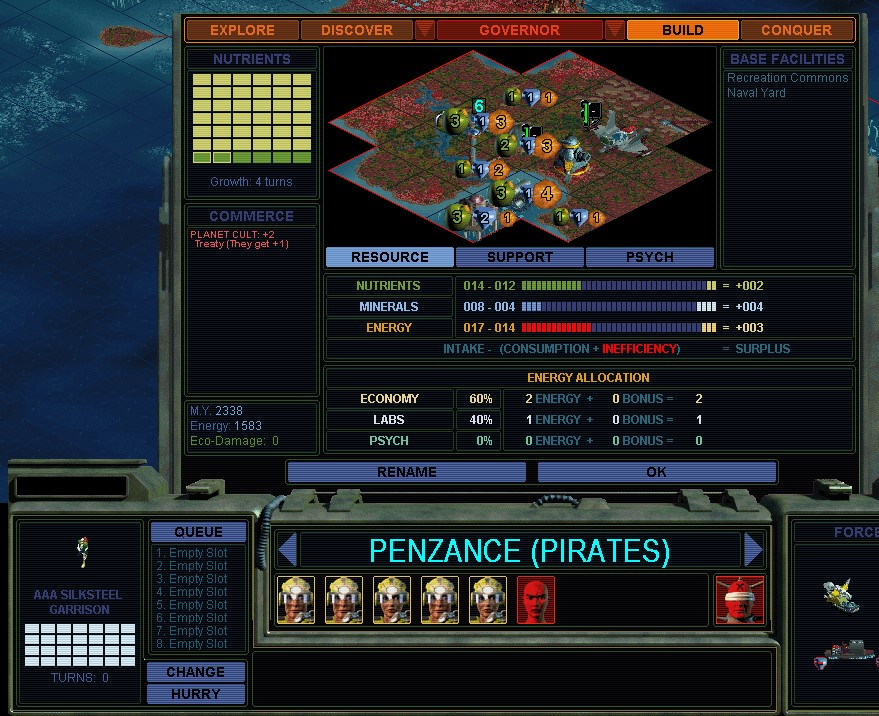Click the Silksteel Garrison unit icon
Screen dimensions: 879x716
coord(82,550)
